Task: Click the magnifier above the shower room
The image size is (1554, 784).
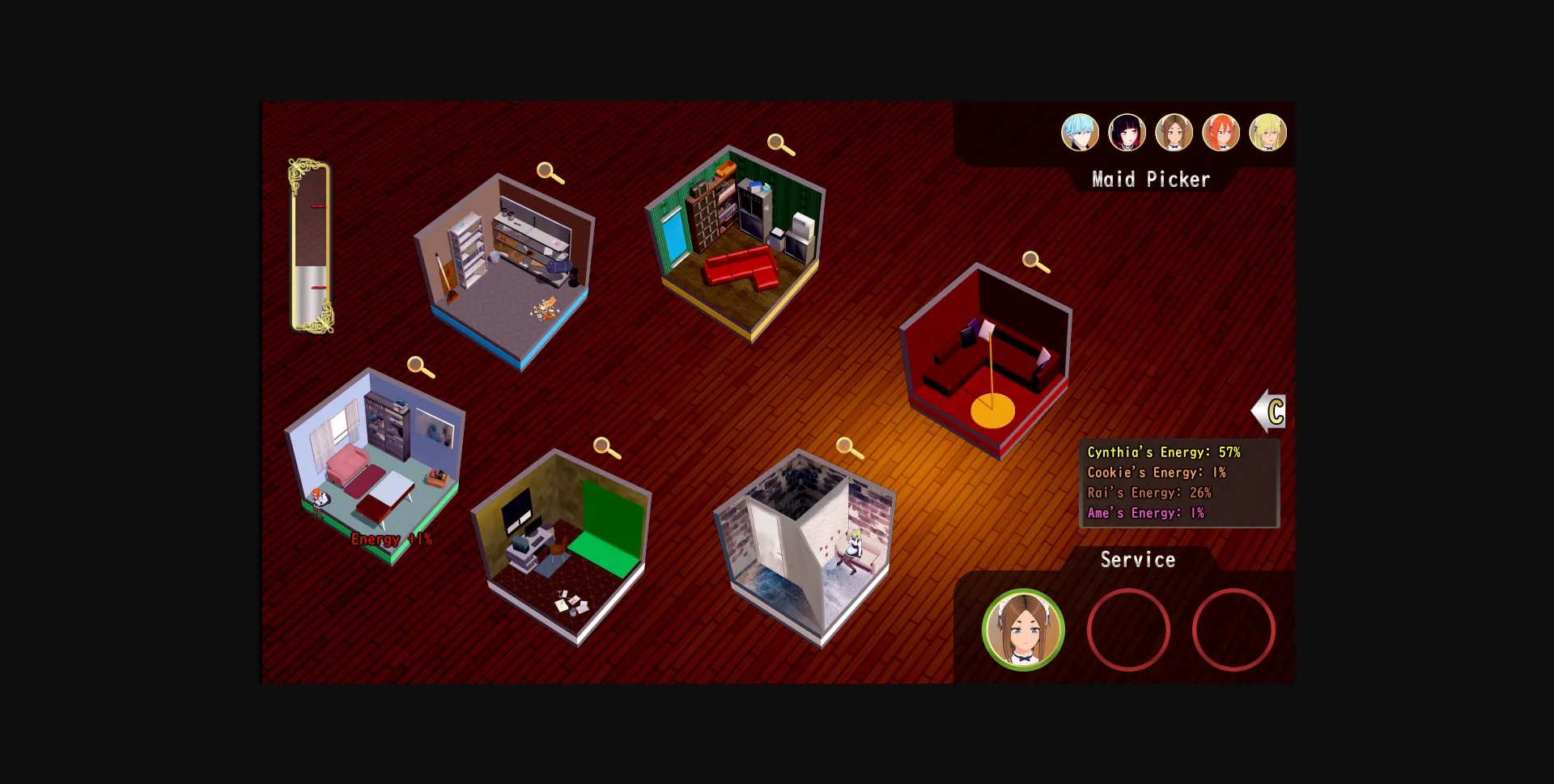Action: tap(847, 446)
